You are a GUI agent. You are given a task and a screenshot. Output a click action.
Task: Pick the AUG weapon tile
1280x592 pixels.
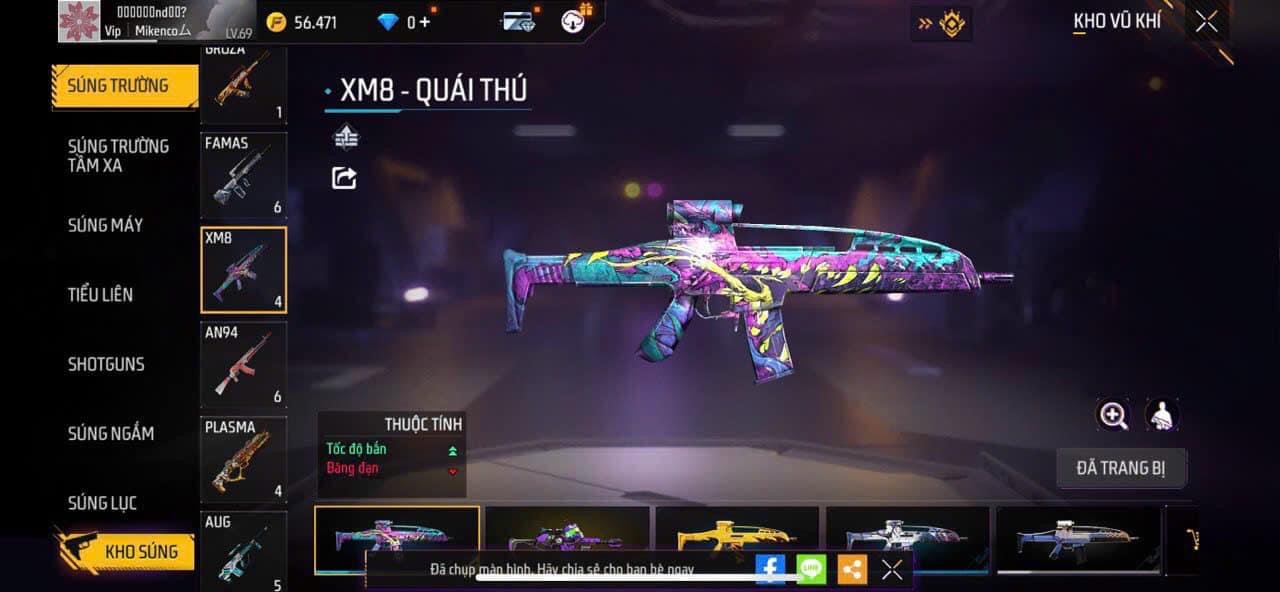[x=243, y=550]
